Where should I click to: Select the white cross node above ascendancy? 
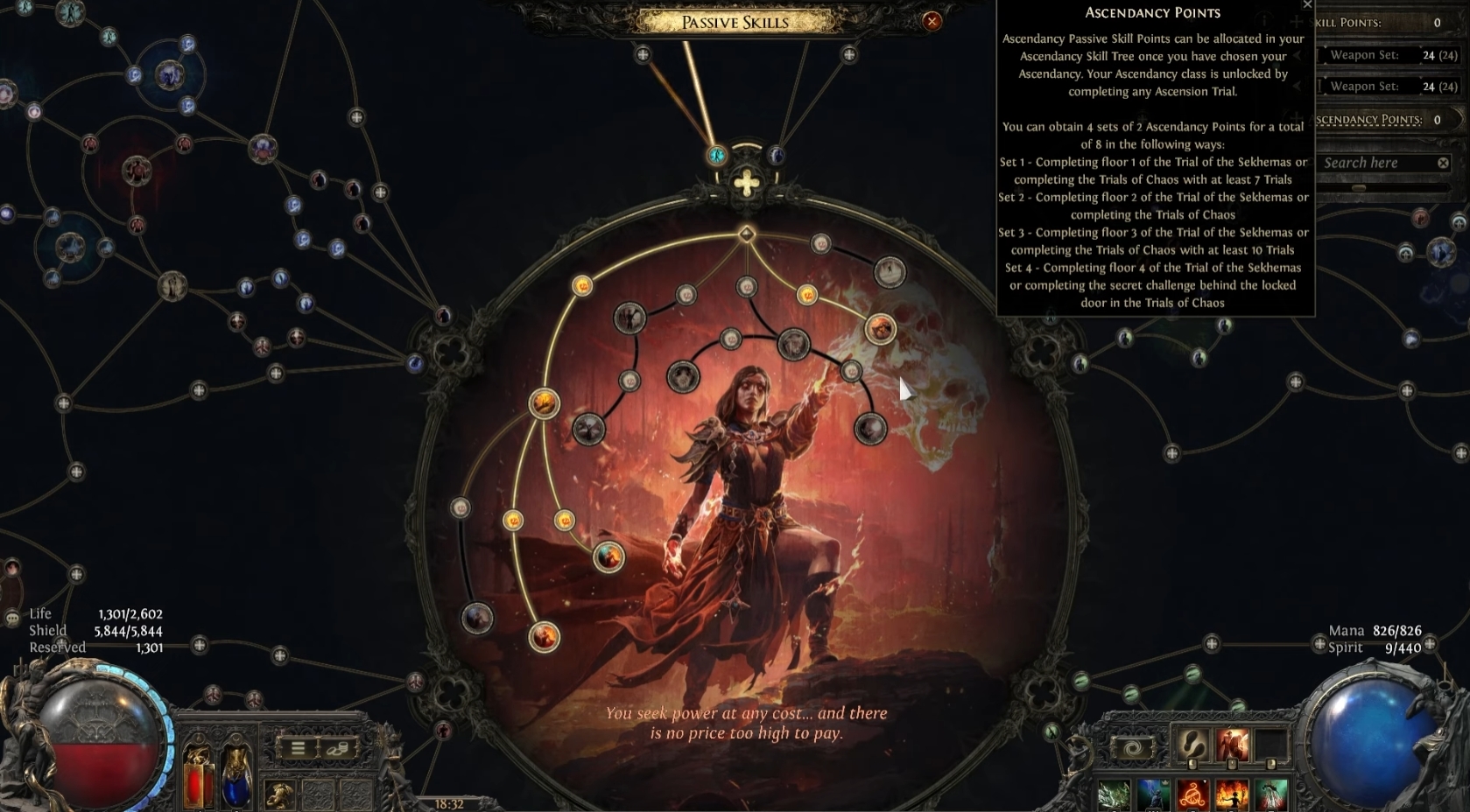click(746, 184)
